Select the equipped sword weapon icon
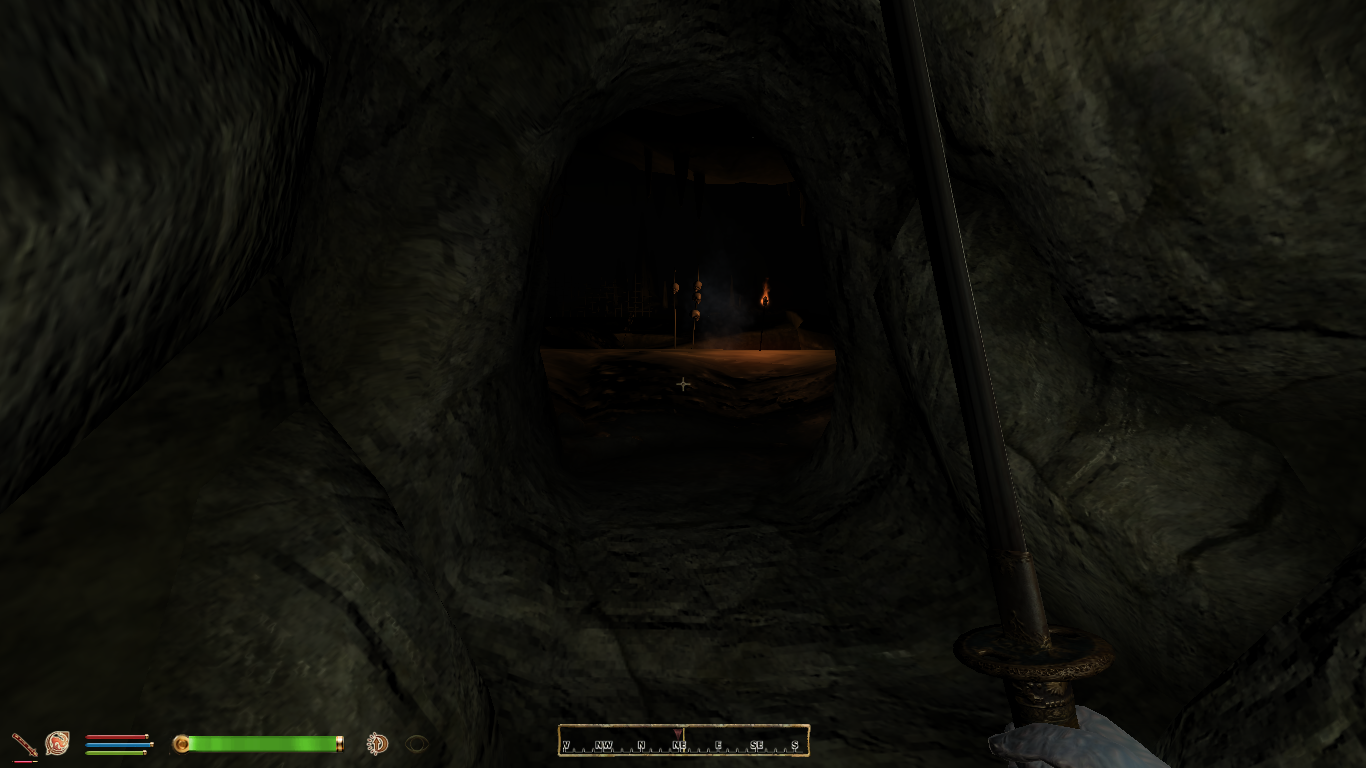This screenshot has height=768, width=1366. click(x=24, y=744)
